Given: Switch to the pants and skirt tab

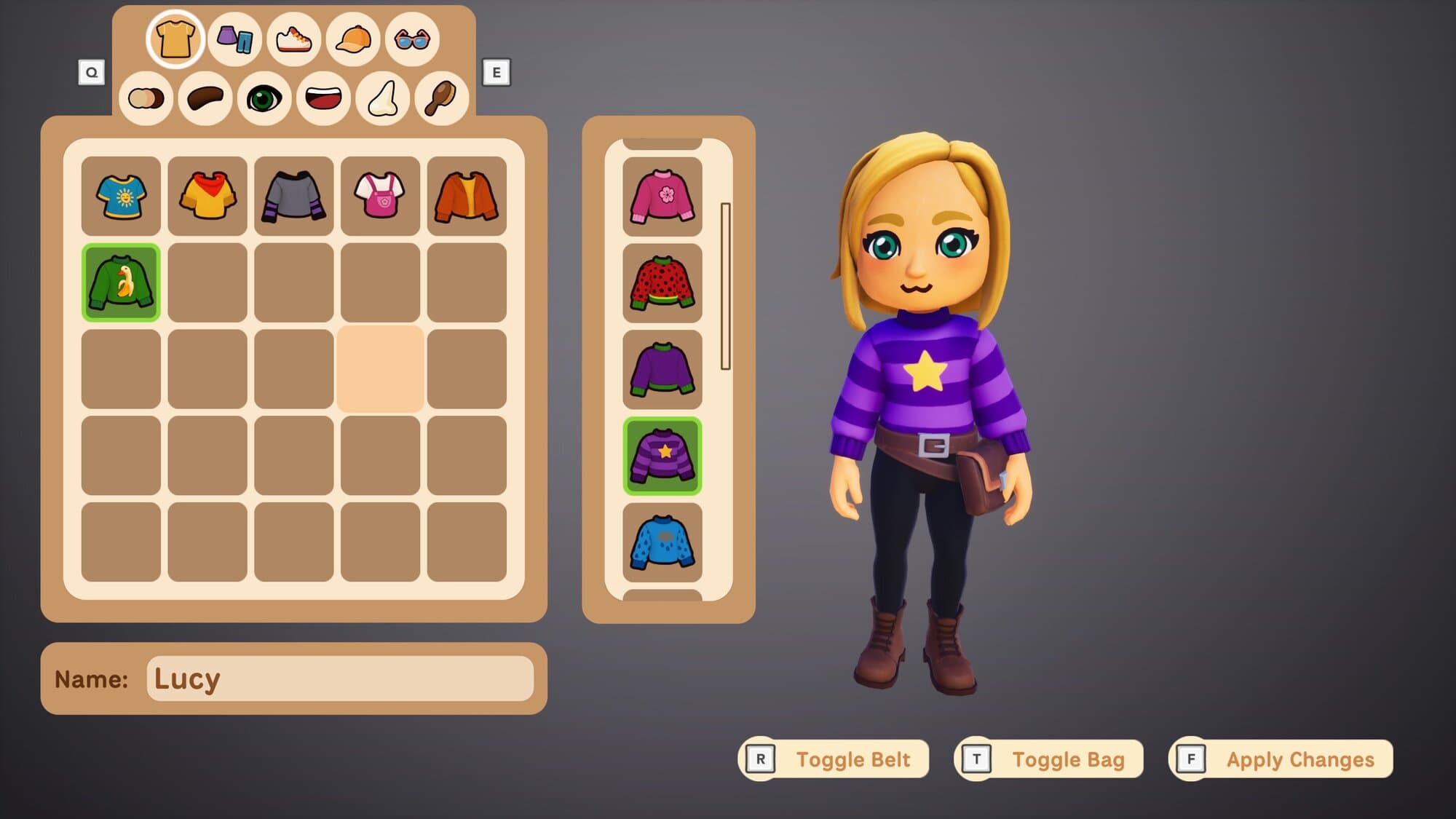Looking at the screenshot, I should point(234,39).
